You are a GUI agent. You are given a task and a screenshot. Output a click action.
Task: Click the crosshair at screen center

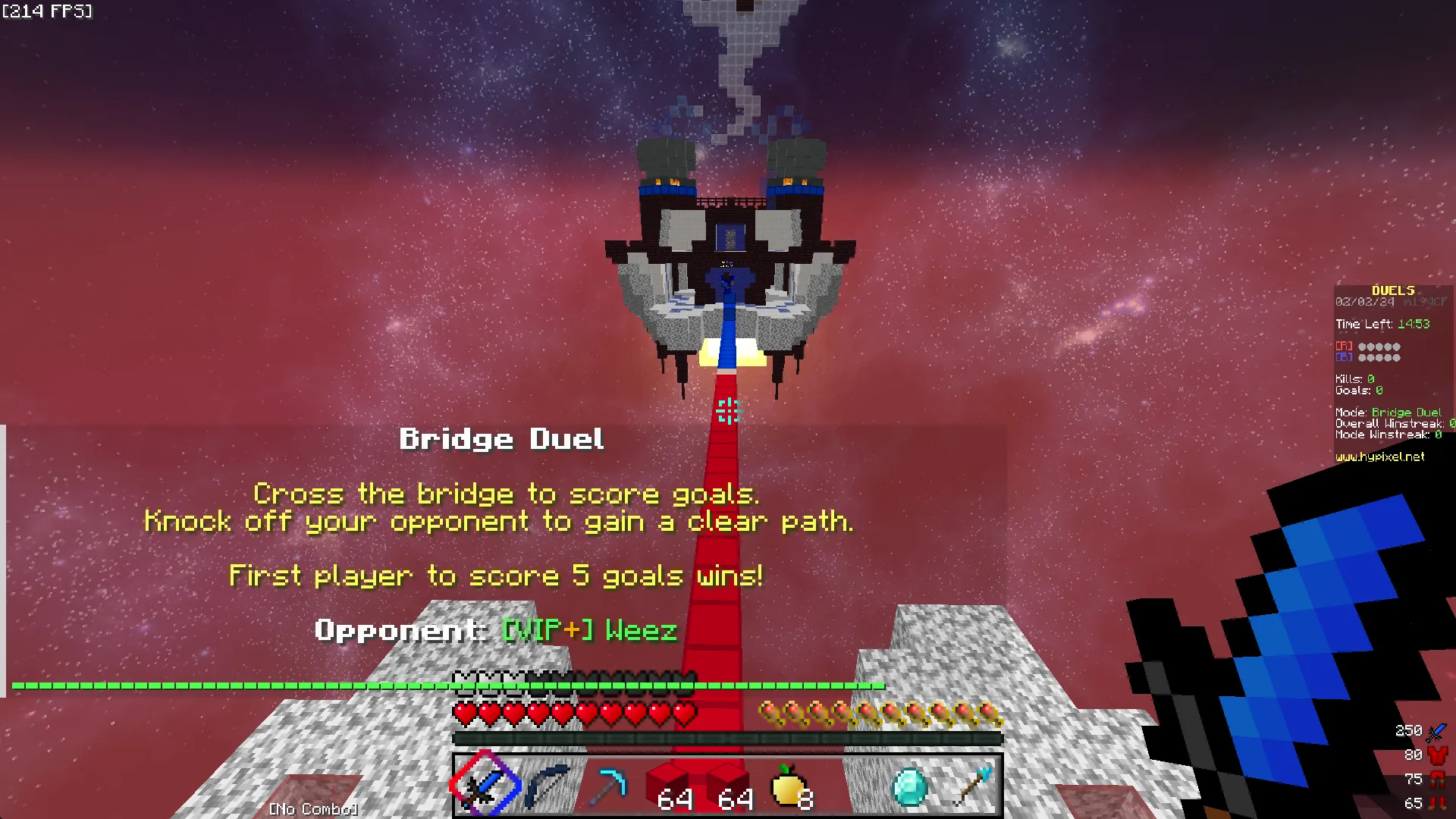coord(728,409)
